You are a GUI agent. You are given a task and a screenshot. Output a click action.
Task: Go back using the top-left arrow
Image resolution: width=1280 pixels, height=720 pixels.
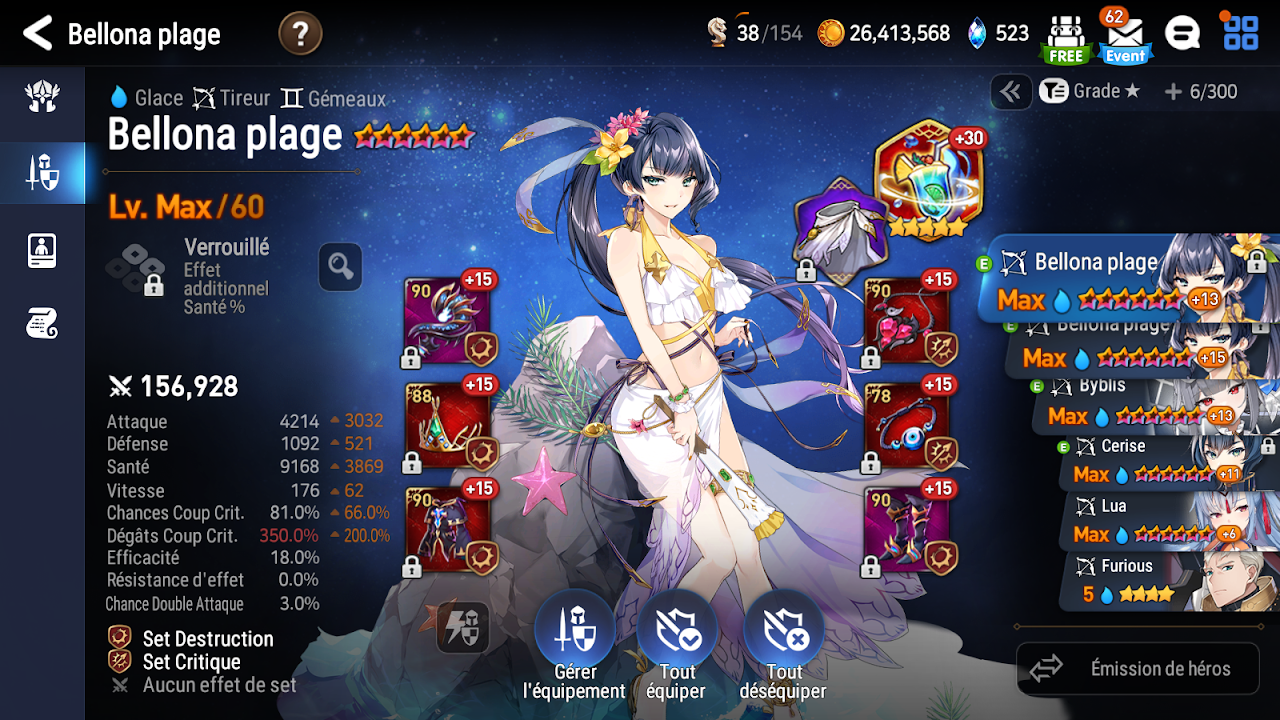(x=37, y=34)
